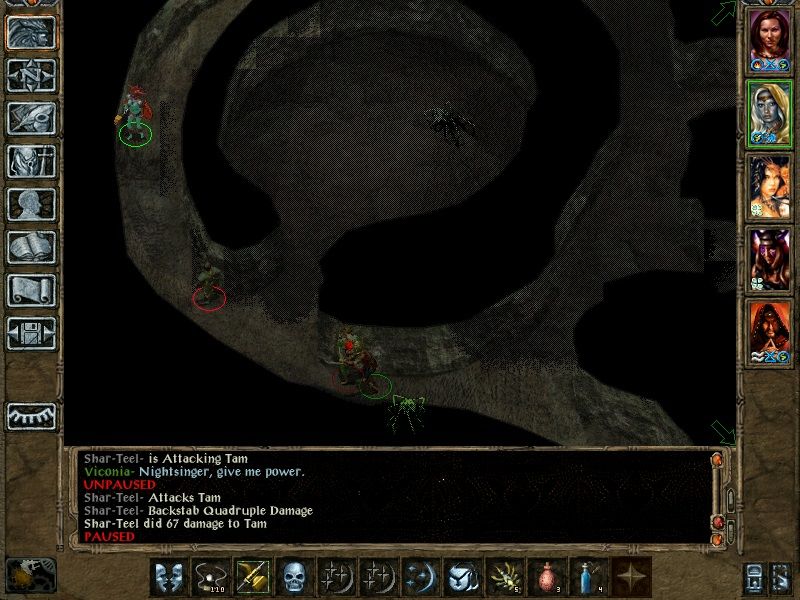The width and height of the screenshot is (800, 600).
Task: Activate the Turn Undead skull button
Action: (x=293, y=576)
